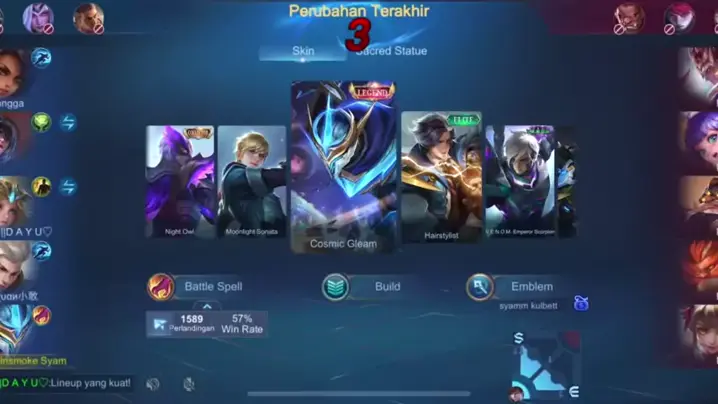Open the blue emblem bag icon
The image size is (718, 404).
(x=580, y=304)
